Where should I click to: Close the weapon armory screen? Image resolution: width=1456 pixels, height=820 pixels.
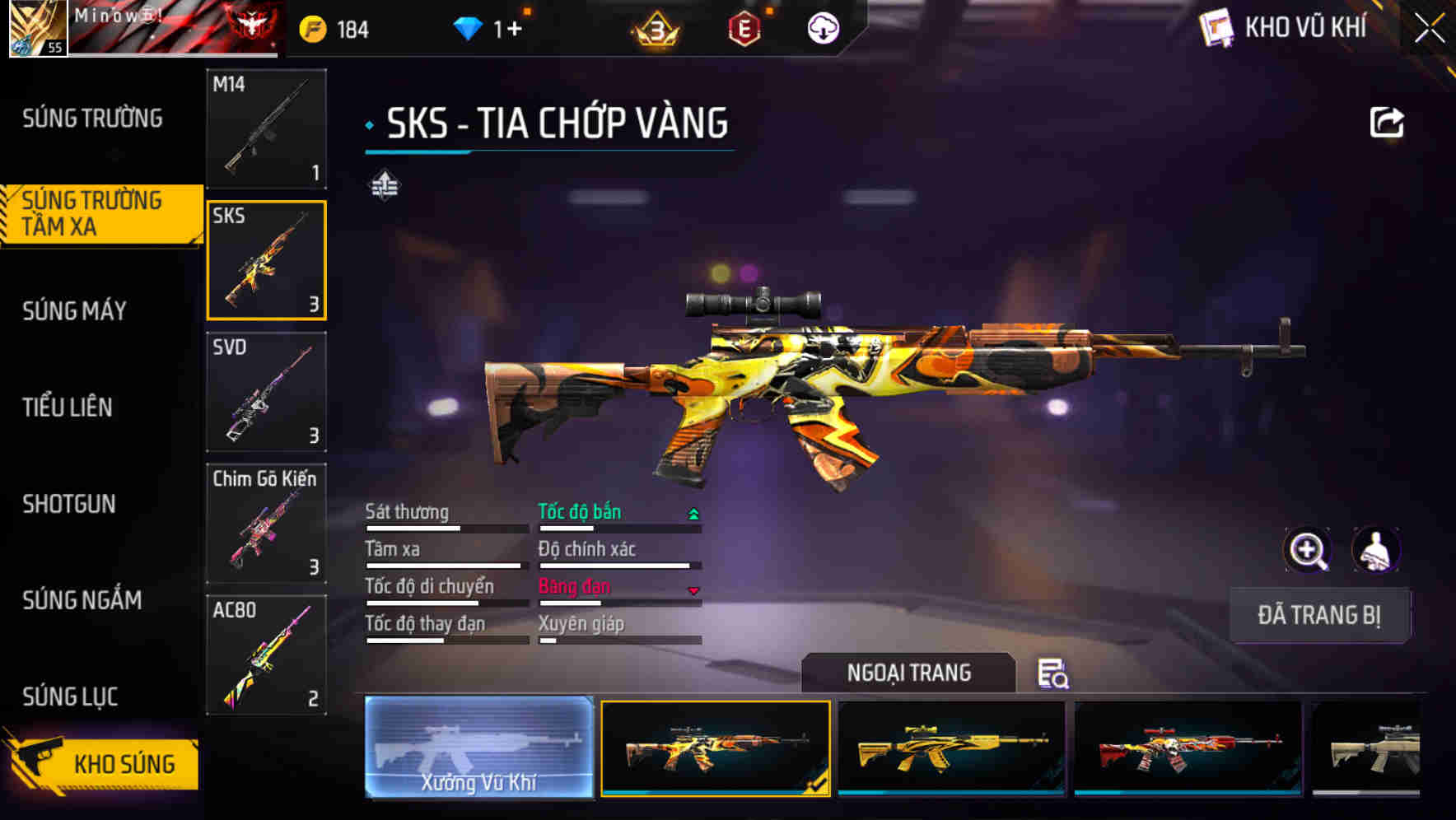point(1429,29)
